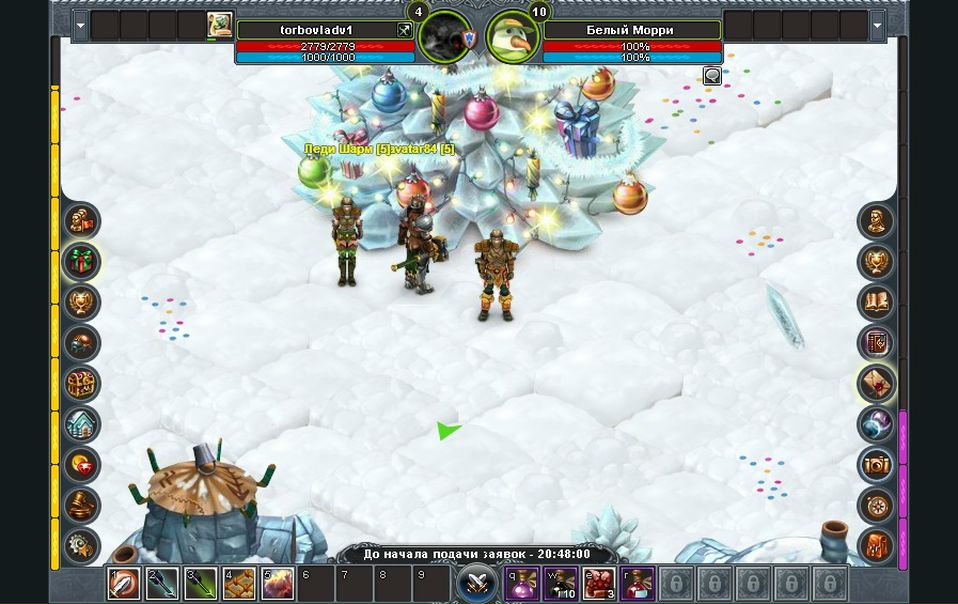Use the purple potion in slot q
958x604 pixels.
(x=521, y=583)
